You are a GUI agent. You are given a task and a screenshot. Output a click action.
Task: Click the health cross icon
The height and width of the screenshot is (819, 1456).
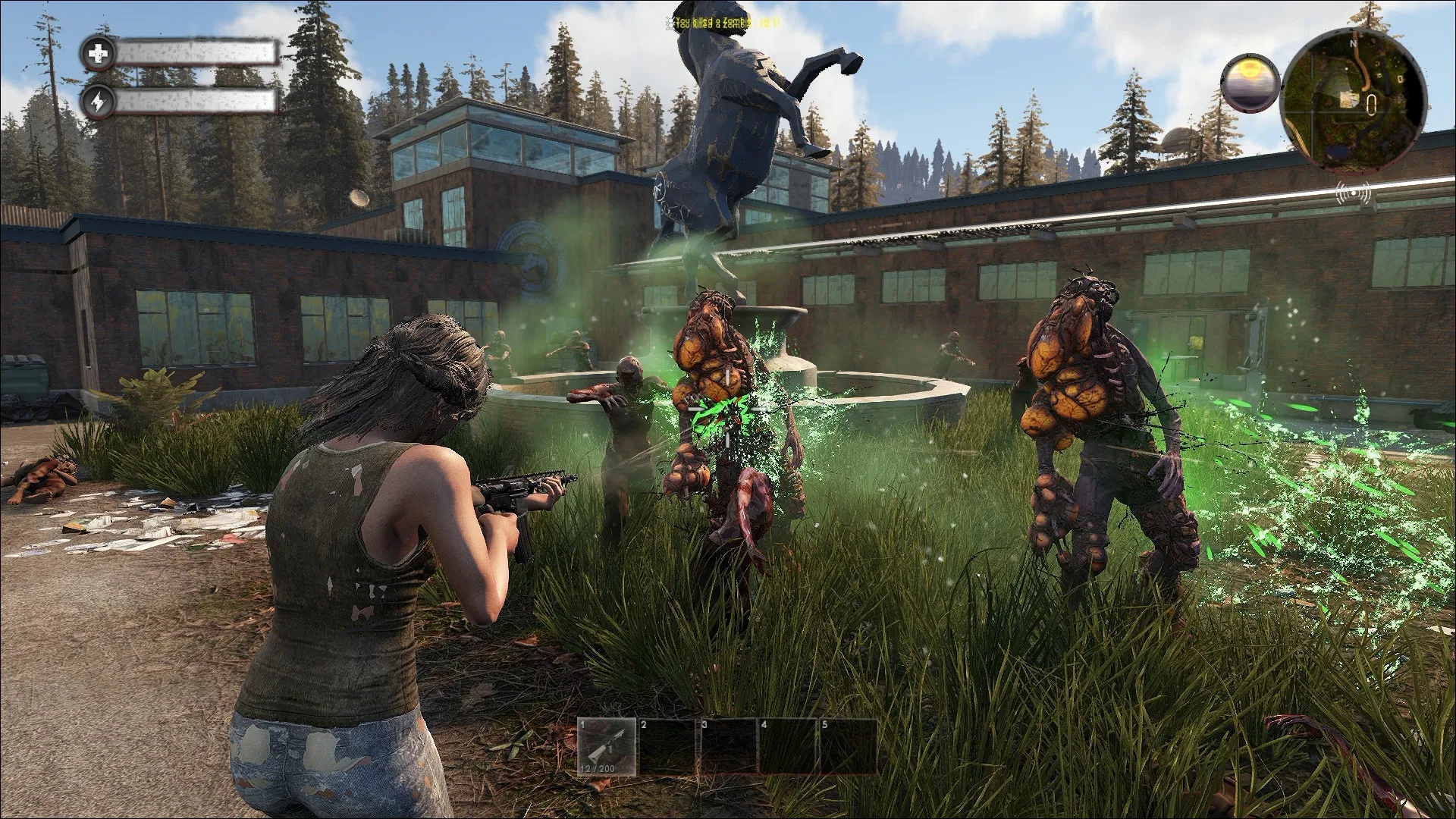99,53
